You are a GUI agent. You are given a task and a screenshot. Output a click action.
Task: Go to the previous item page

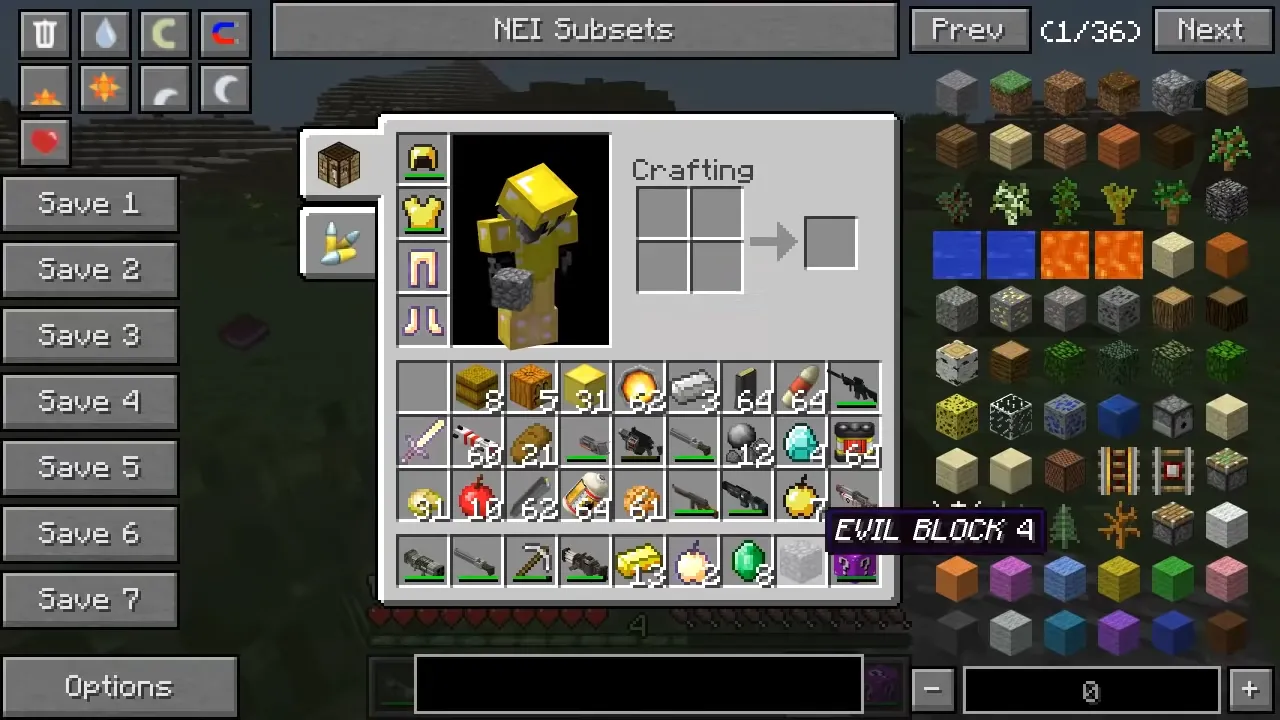[x=969, y=30]
